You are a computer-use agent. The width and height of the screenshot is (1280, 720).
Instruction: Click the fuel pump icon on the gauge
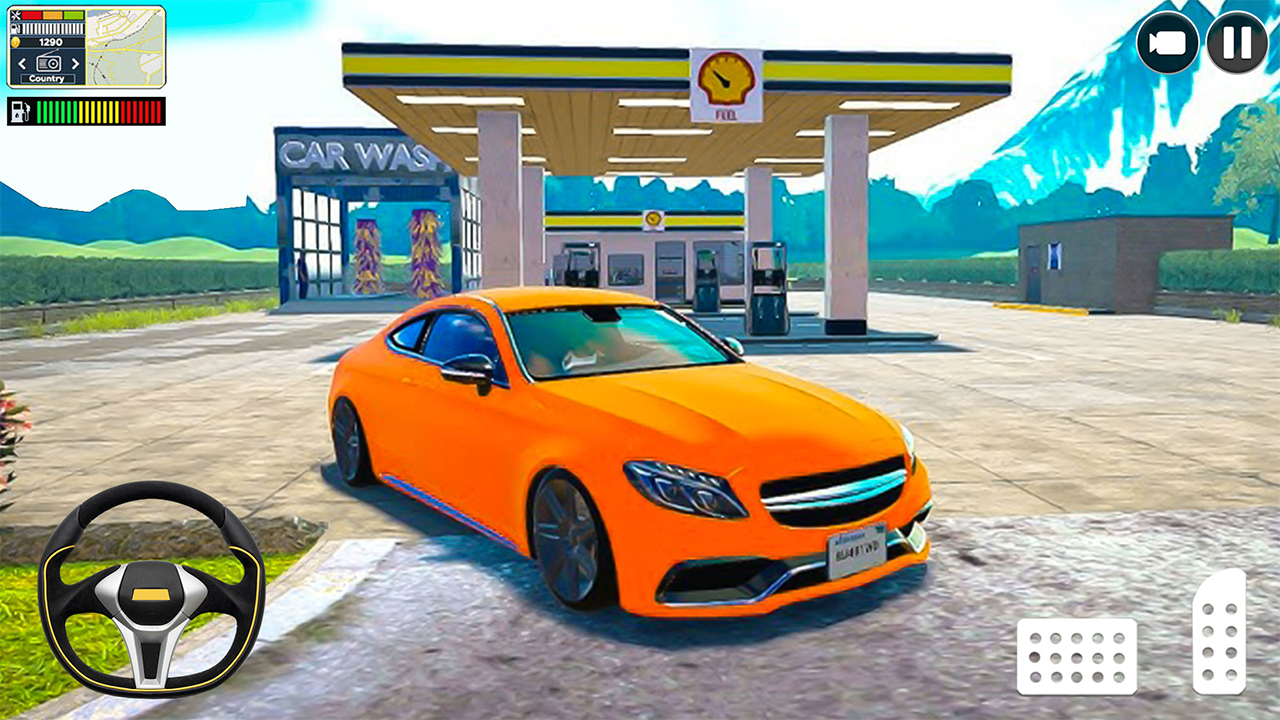(20, 112)
